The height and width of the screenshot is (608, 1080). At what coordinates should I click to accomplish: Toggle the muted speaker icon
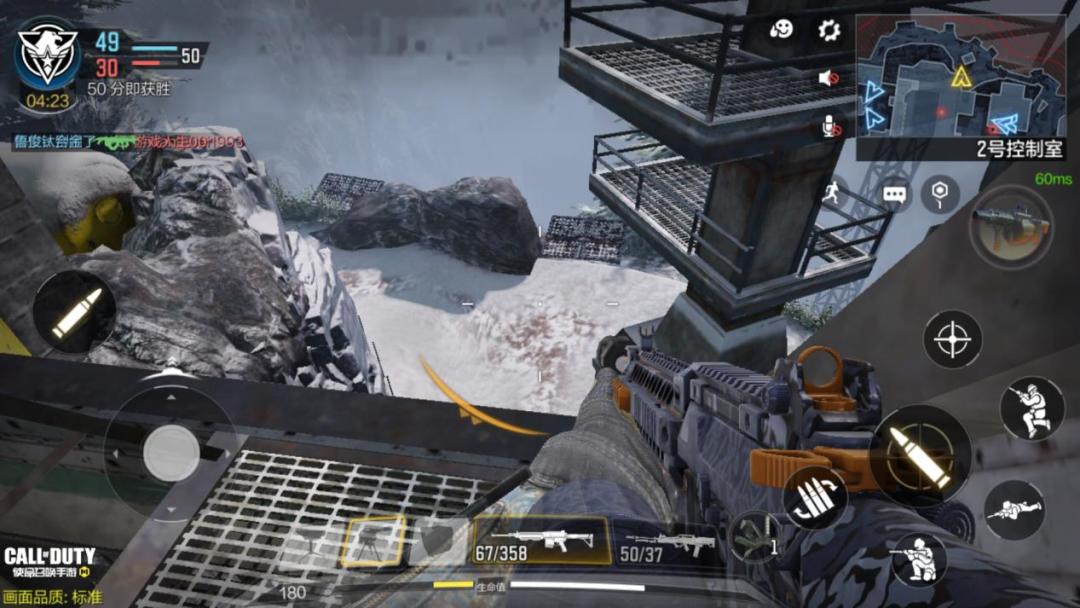[828, 77]
